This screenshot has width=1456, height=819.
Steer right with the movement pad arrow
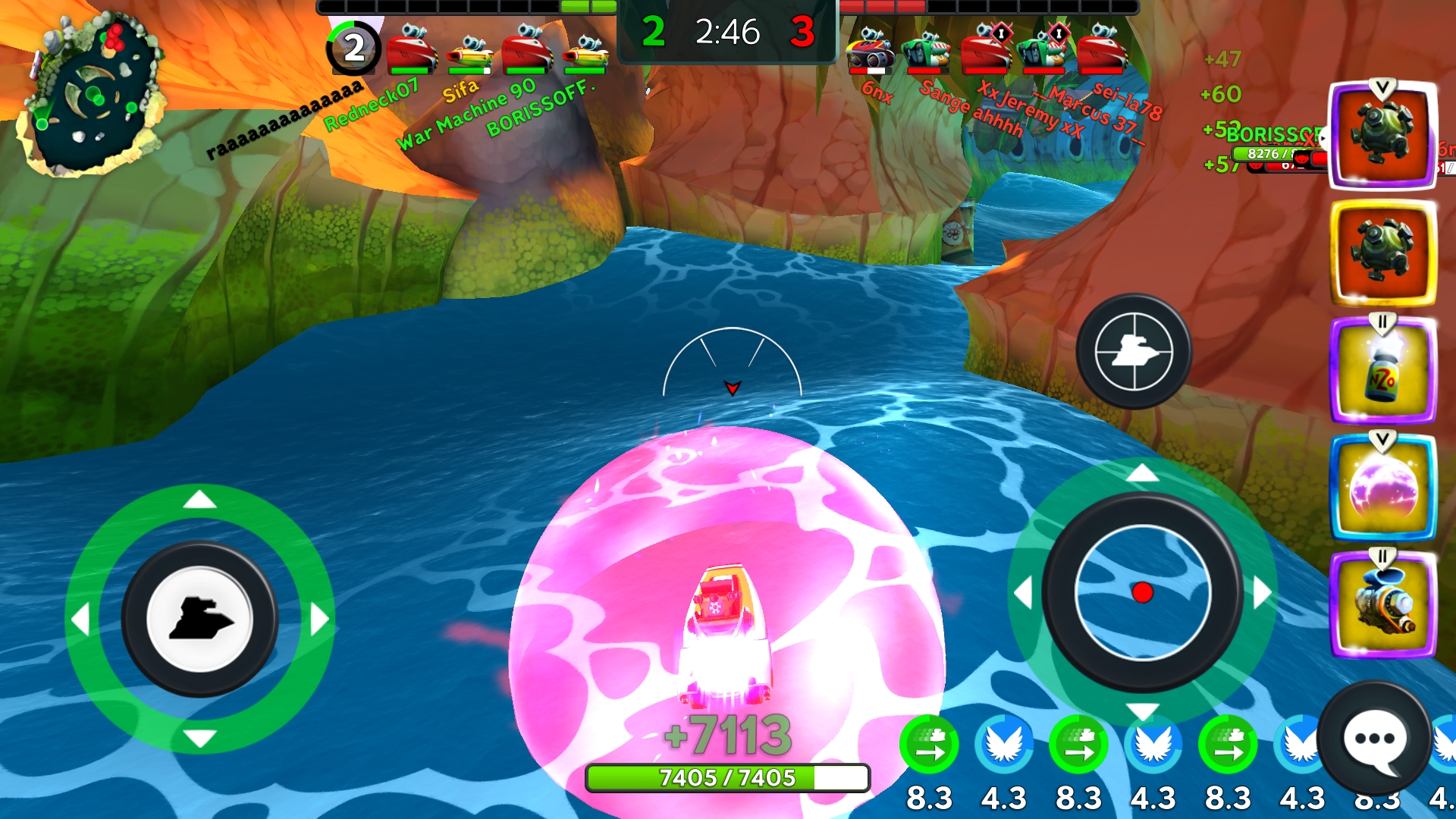pyautogui.click(x=320, y=620)
